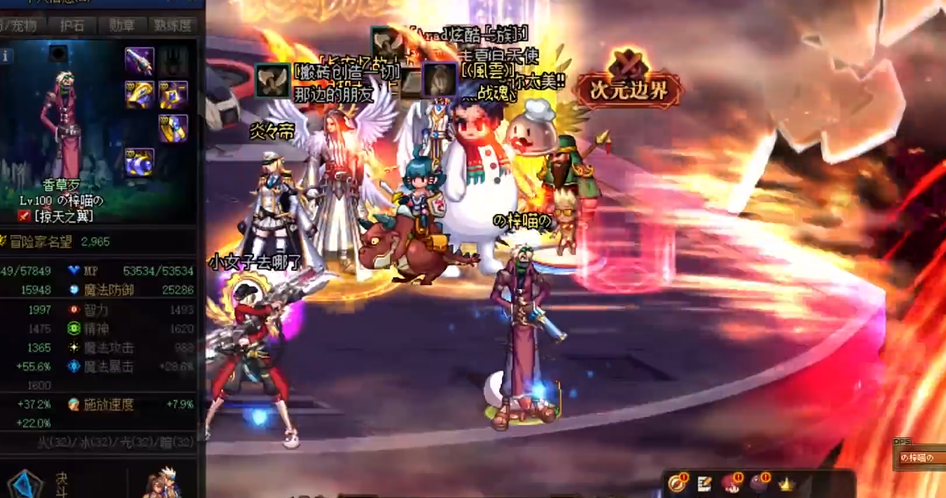Click the red mushroom-shaped icon with alert badge
Viewport: 946px width, 498px height.
731,484
